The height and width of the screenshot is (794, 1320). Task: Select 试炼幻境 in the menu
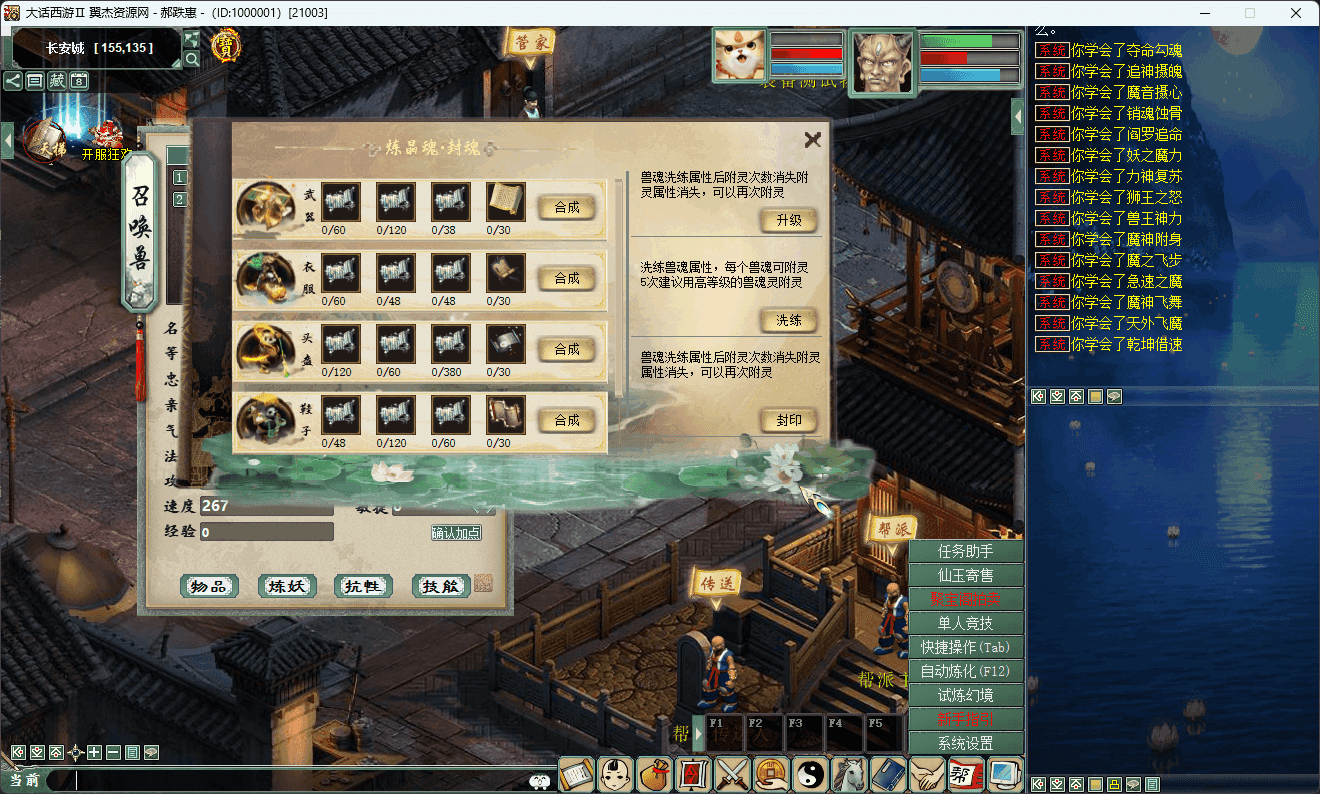point(966,695)
